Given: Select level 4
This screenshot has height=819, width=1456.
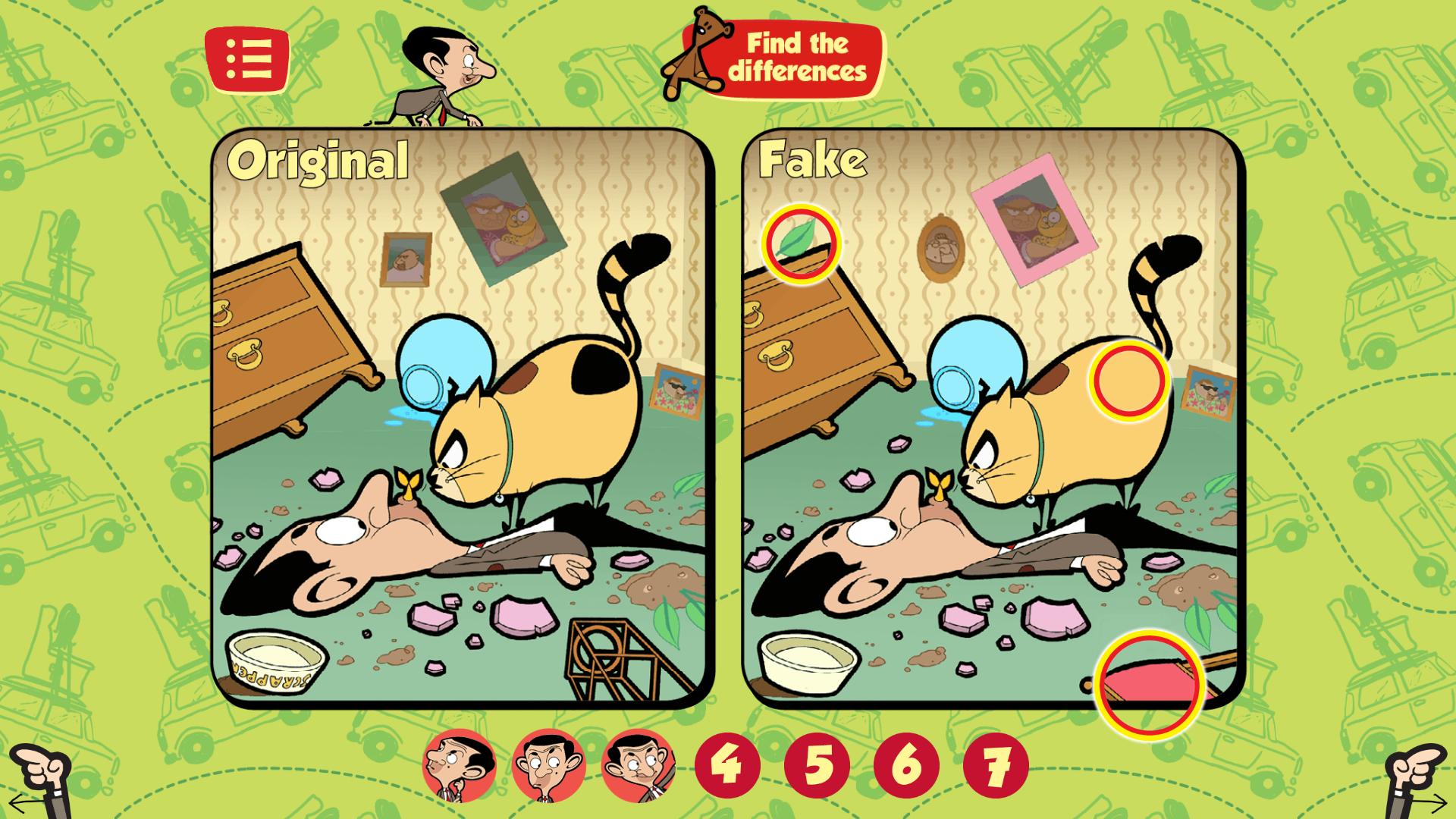Looking at the screenshot, I should click(730, 767).
